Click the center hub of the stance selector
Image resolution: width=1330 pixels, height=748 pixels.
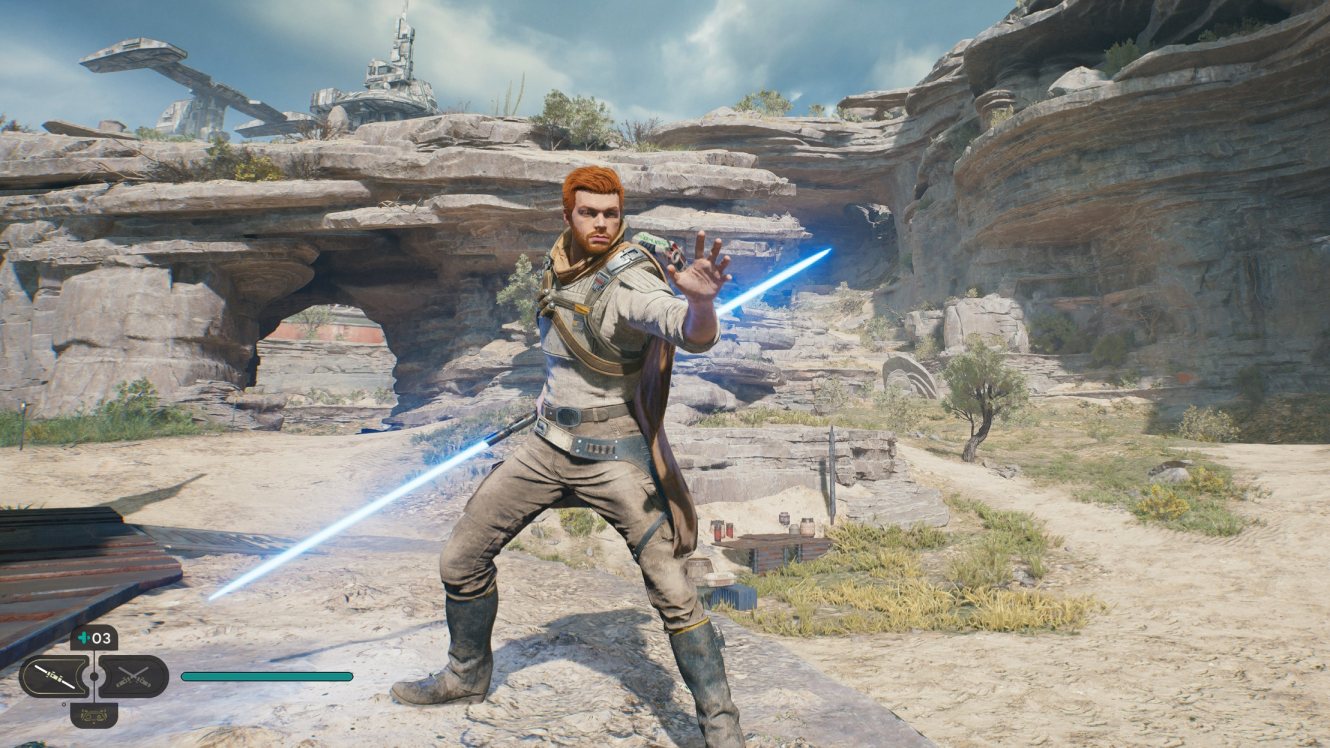click(x=94, y=676)
